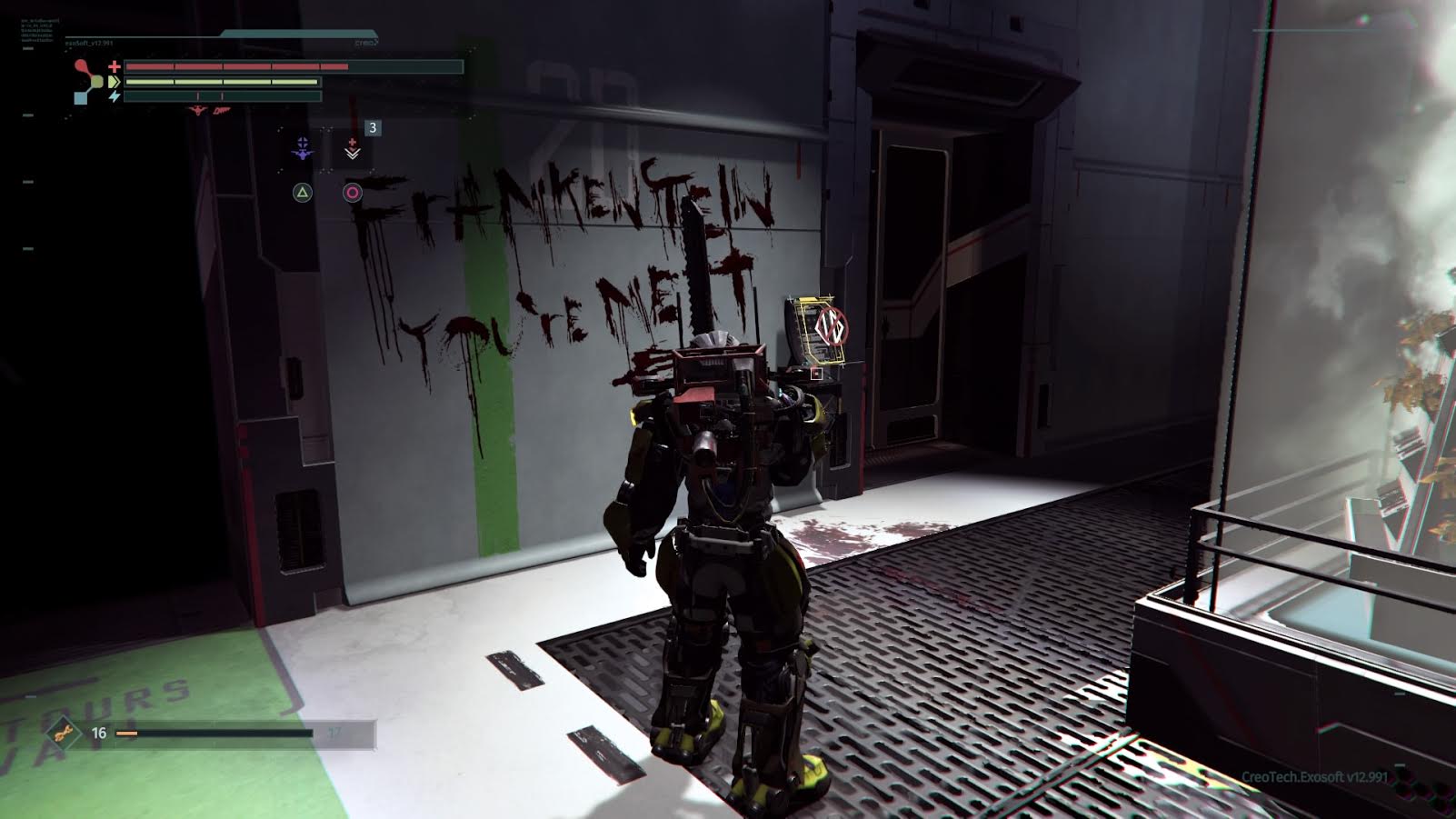Click the stamina chevron arrow icon

click(114, 82)
